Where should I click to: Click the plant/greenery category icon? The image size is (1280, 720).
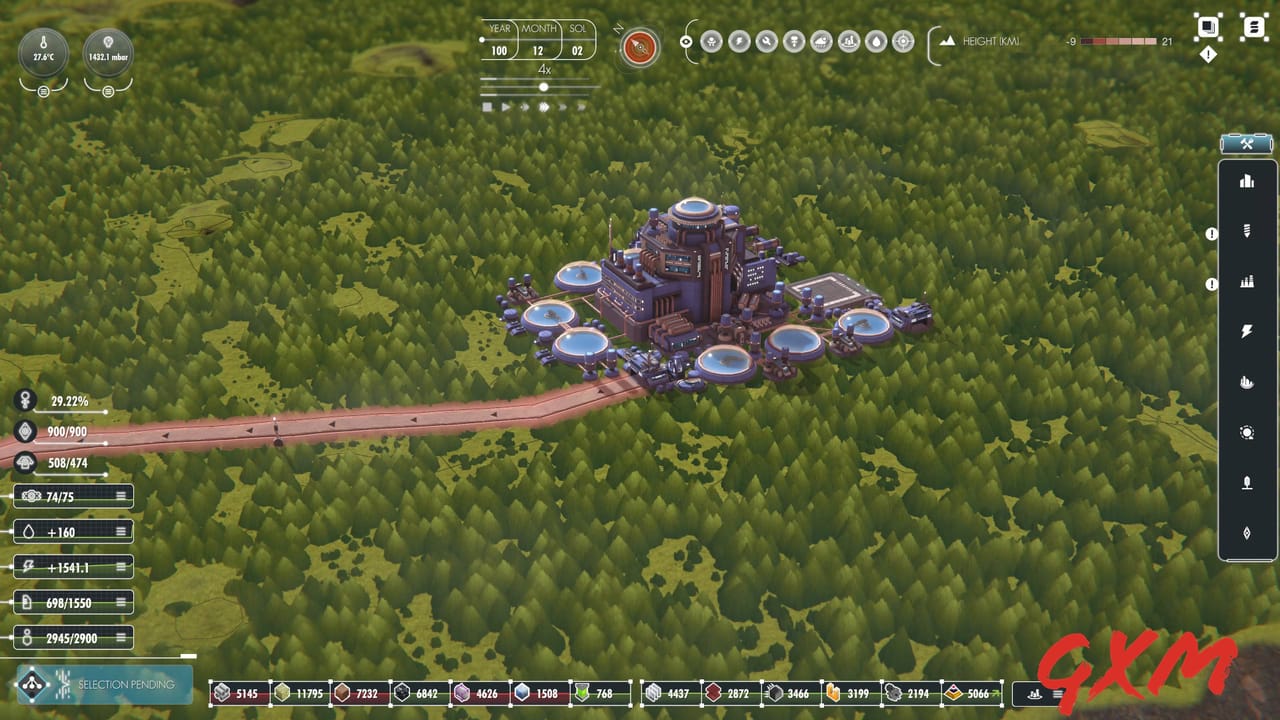point(1247,483)
